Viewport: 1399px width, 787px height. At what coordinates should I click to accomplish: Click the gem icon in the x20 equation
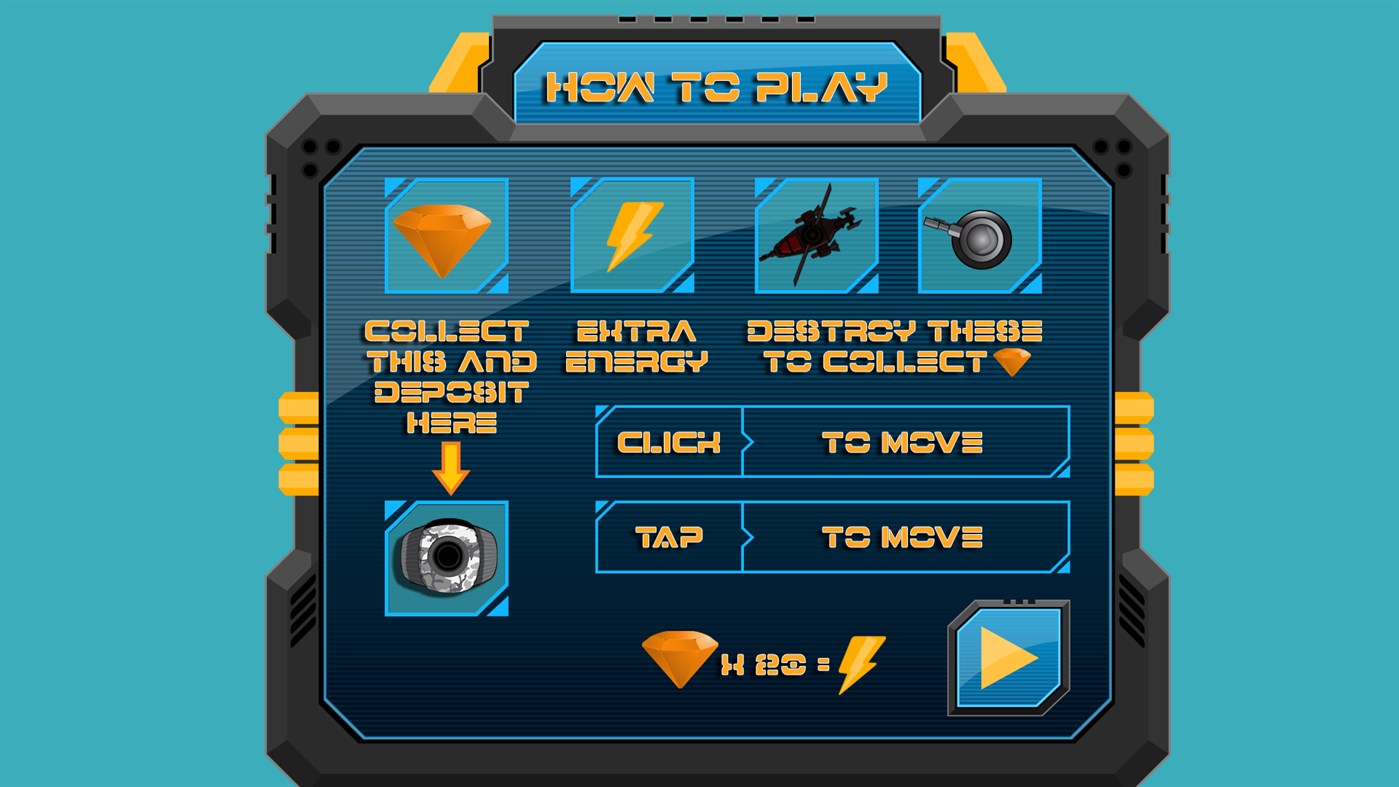[680, 660]
